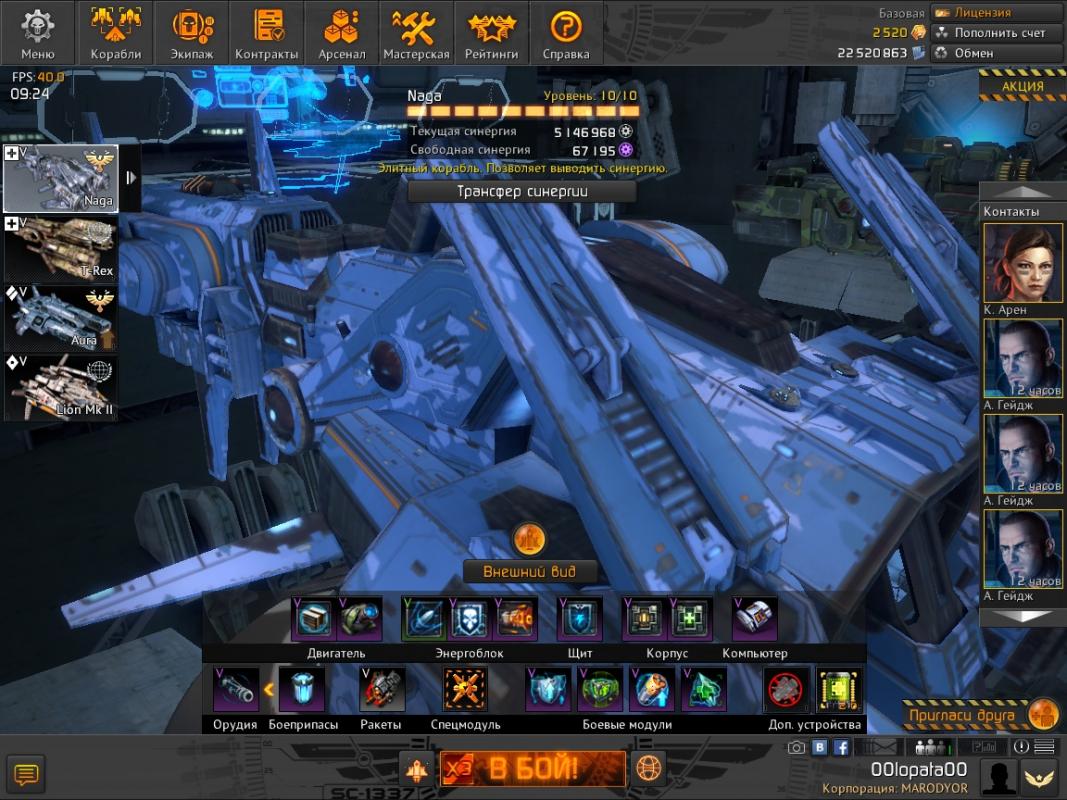1067x800 pixels.
Task: Select the T-Rex ship thumbnail
Action: pos(61,249)
